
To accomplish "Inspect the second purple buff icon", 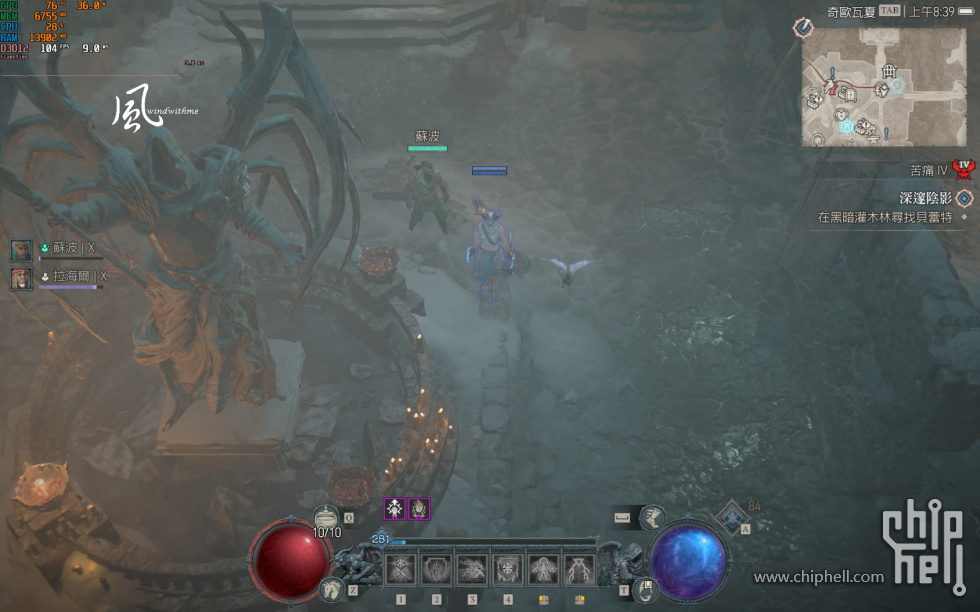I will (x=419, y=509).
